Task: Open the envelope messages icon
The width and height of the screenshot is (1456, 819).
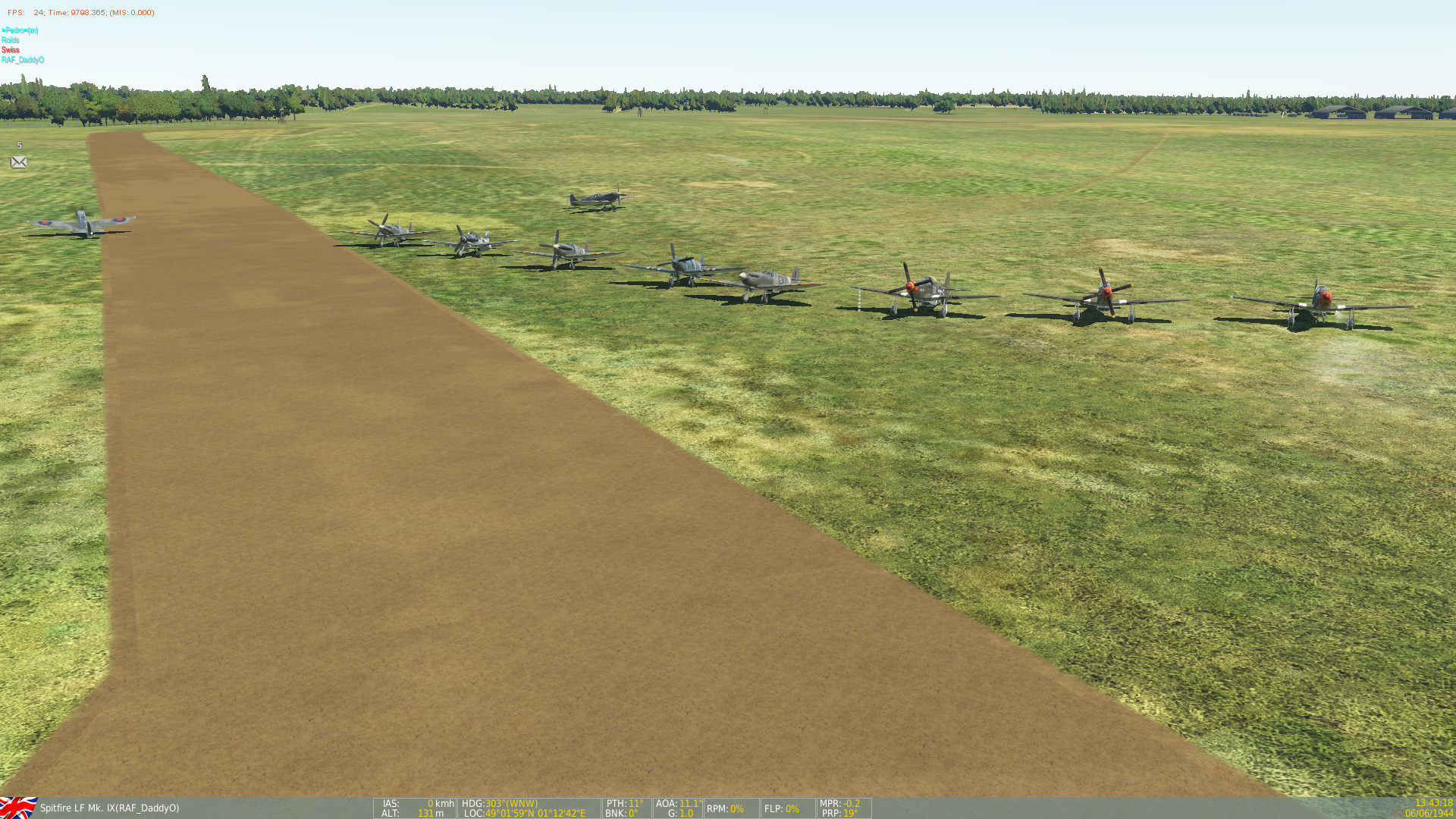Action: coord(19,162)
